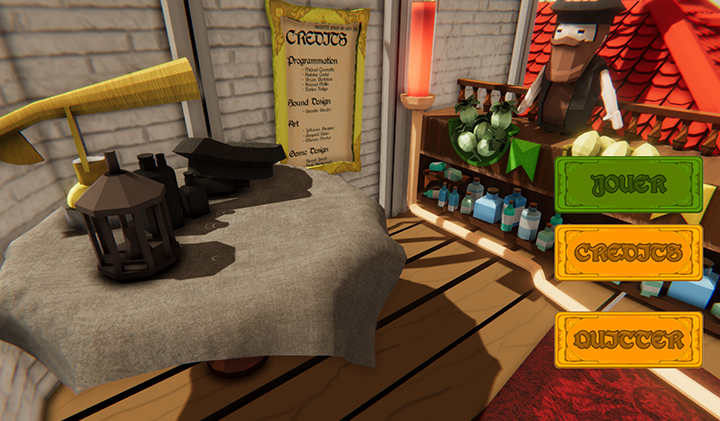Exit the game via Quitter

click(629, 340)
